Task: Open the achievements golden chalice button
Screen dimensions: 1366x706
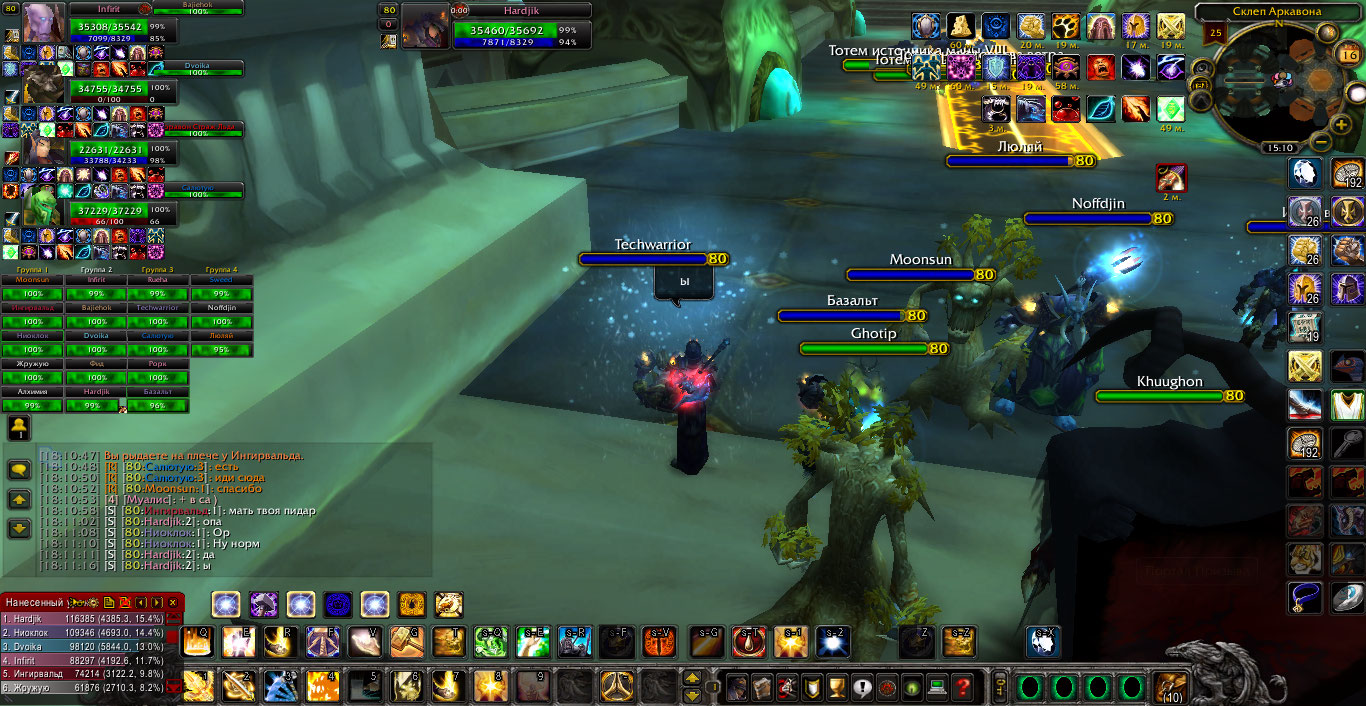Action: [837, 687]
